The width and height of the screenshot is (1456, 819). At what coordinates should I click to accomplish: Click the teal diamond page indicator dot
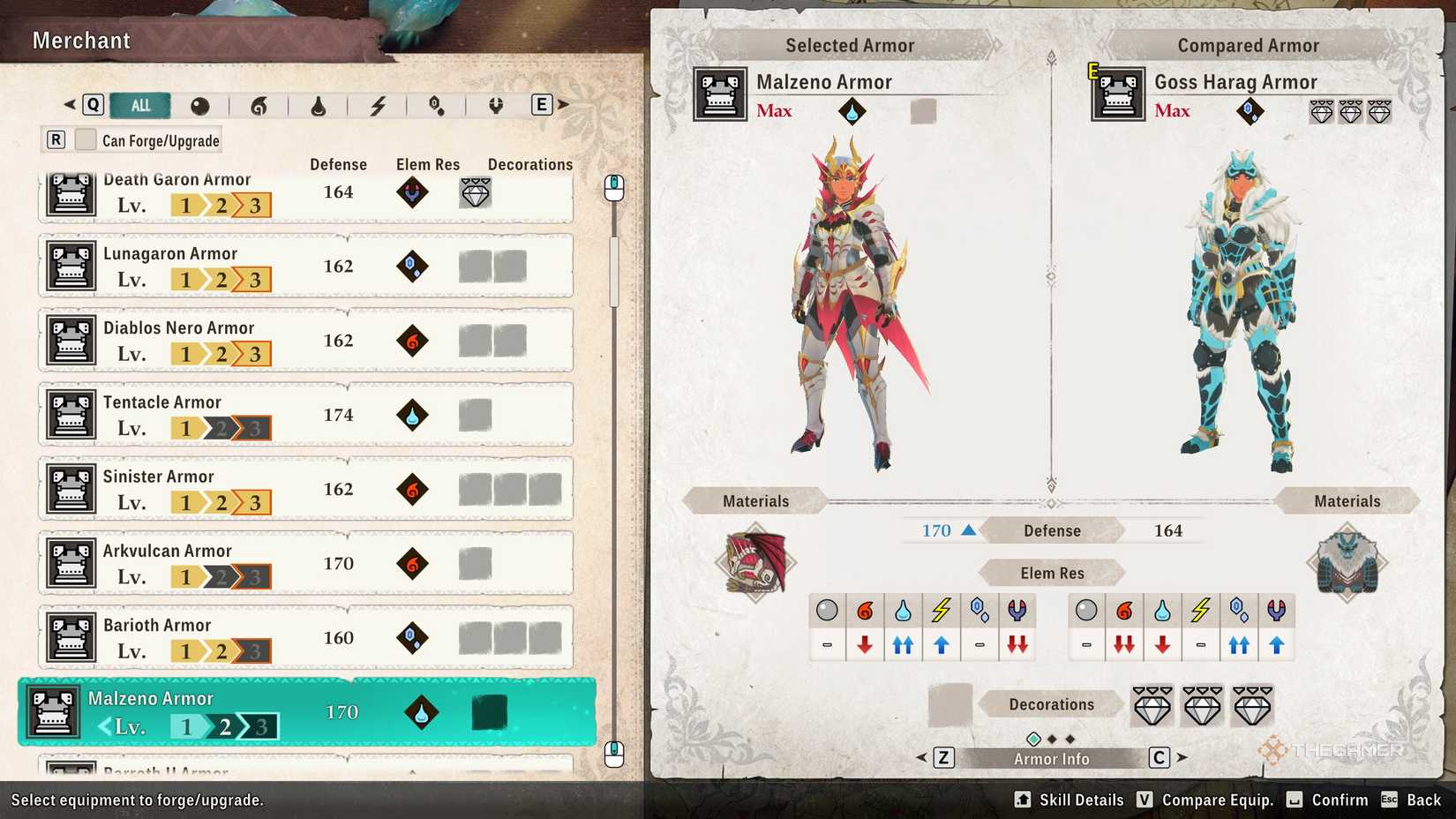(x=1032, y=738)
